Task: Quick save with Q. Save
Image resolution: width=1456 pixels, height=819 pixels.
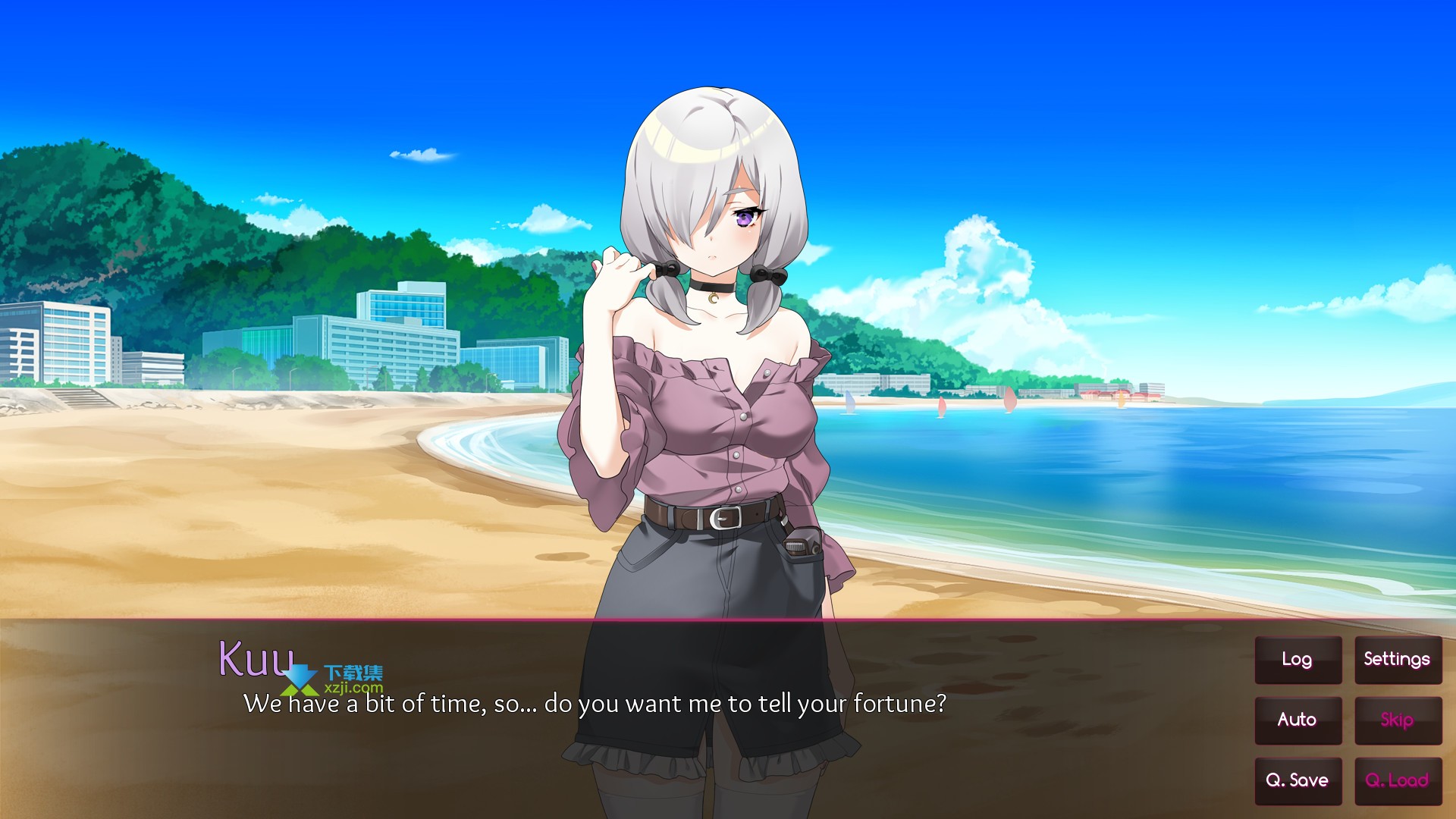Action: click(x=1298, y=780)
